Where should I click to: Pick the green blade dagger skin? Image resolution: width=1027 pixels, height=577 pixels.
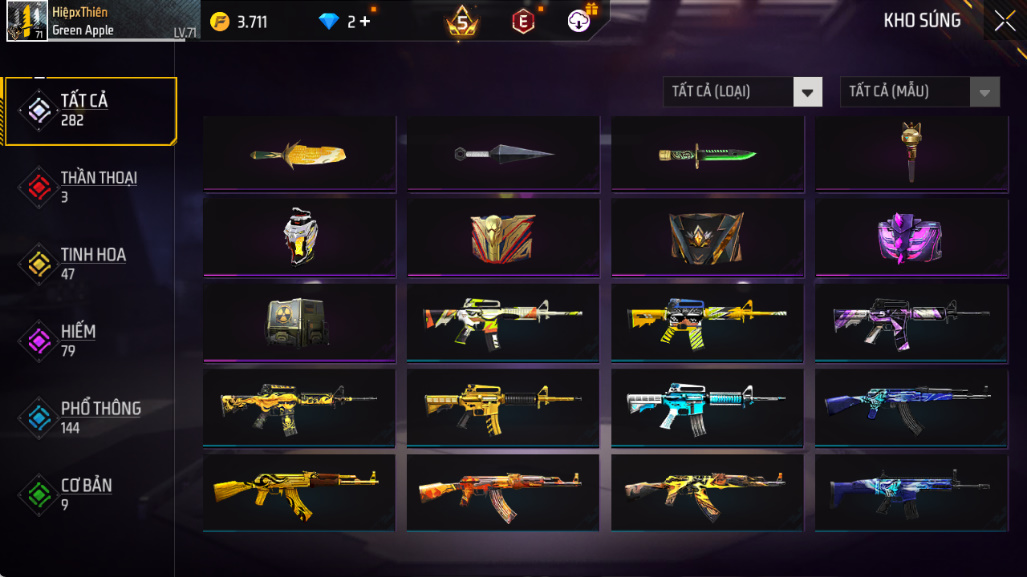click(707, 154)
